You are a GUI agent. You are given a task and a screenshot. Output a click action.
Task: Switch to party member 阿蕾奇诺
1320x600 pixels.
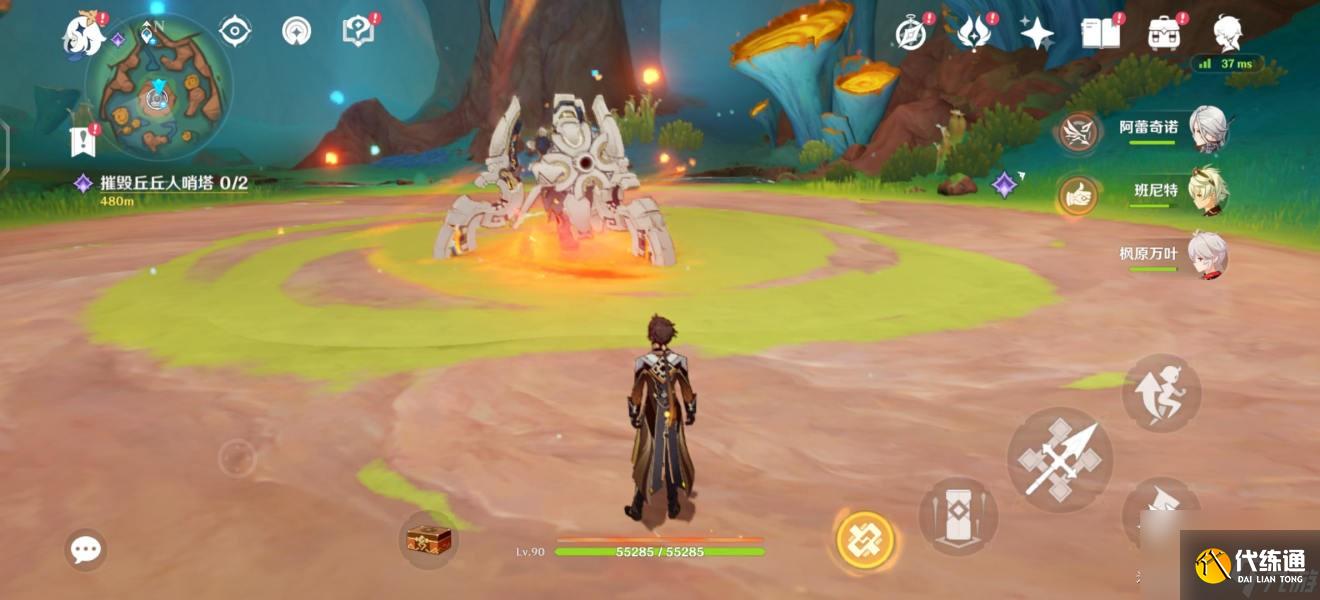[1208, 129]
